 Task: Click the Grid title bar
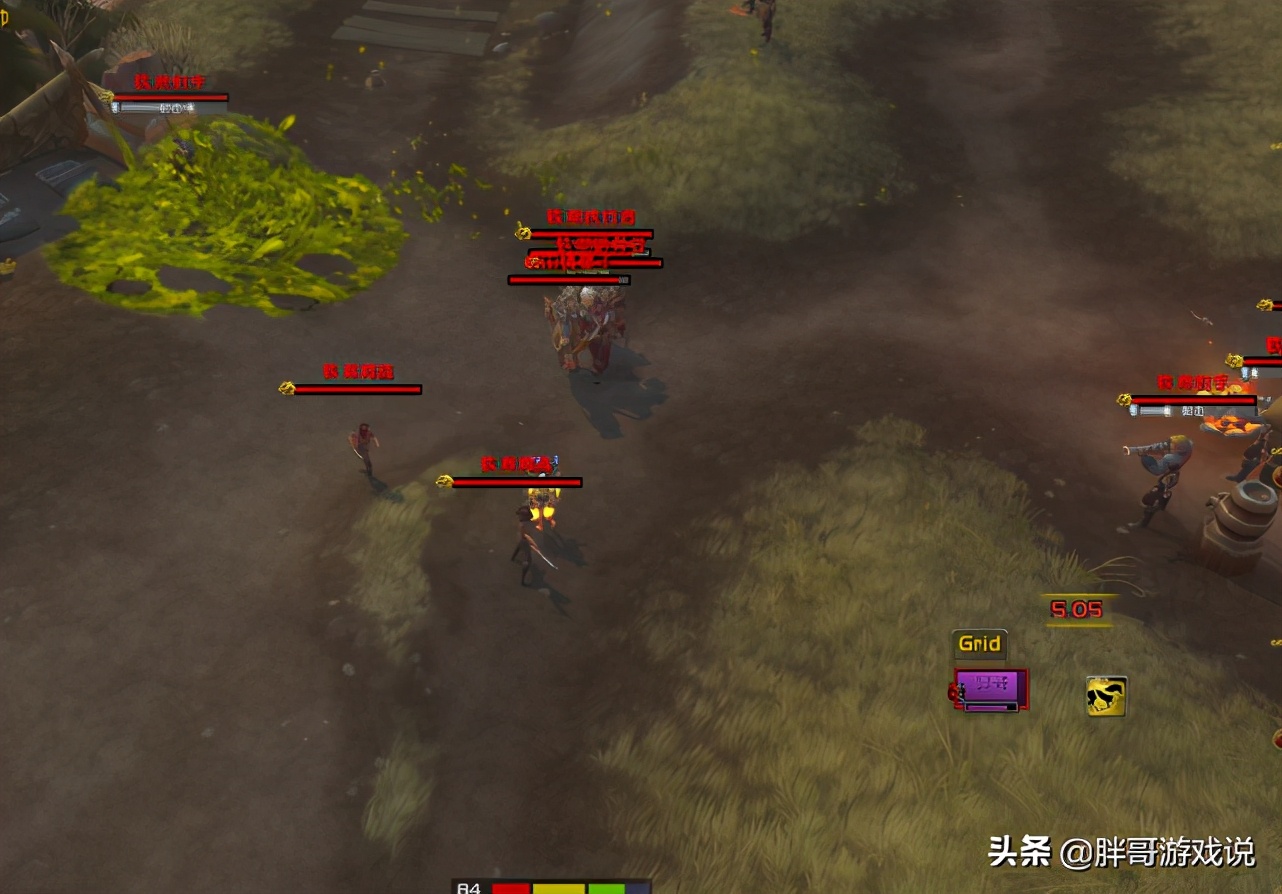pyautogui.click(x=978, y=644)
